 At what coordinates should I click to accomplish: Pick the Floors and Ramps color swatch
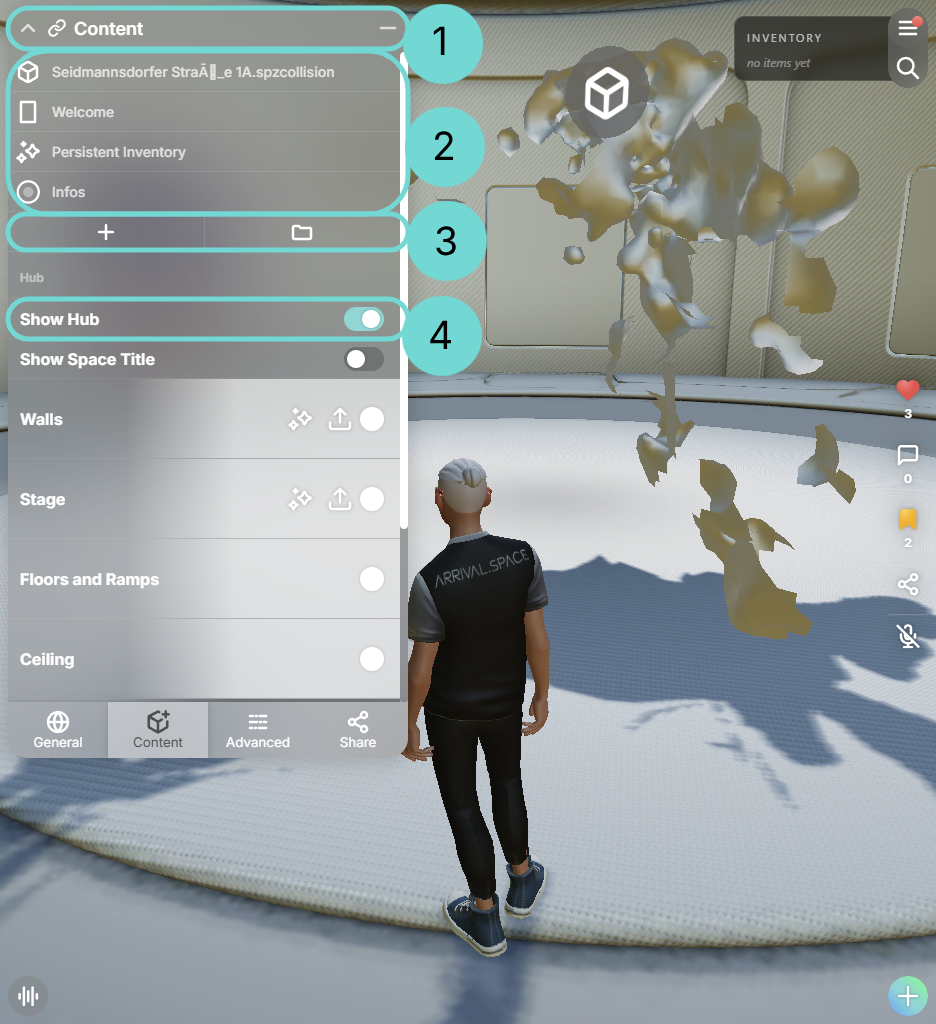pyautogui.click(x=372, y=579)
